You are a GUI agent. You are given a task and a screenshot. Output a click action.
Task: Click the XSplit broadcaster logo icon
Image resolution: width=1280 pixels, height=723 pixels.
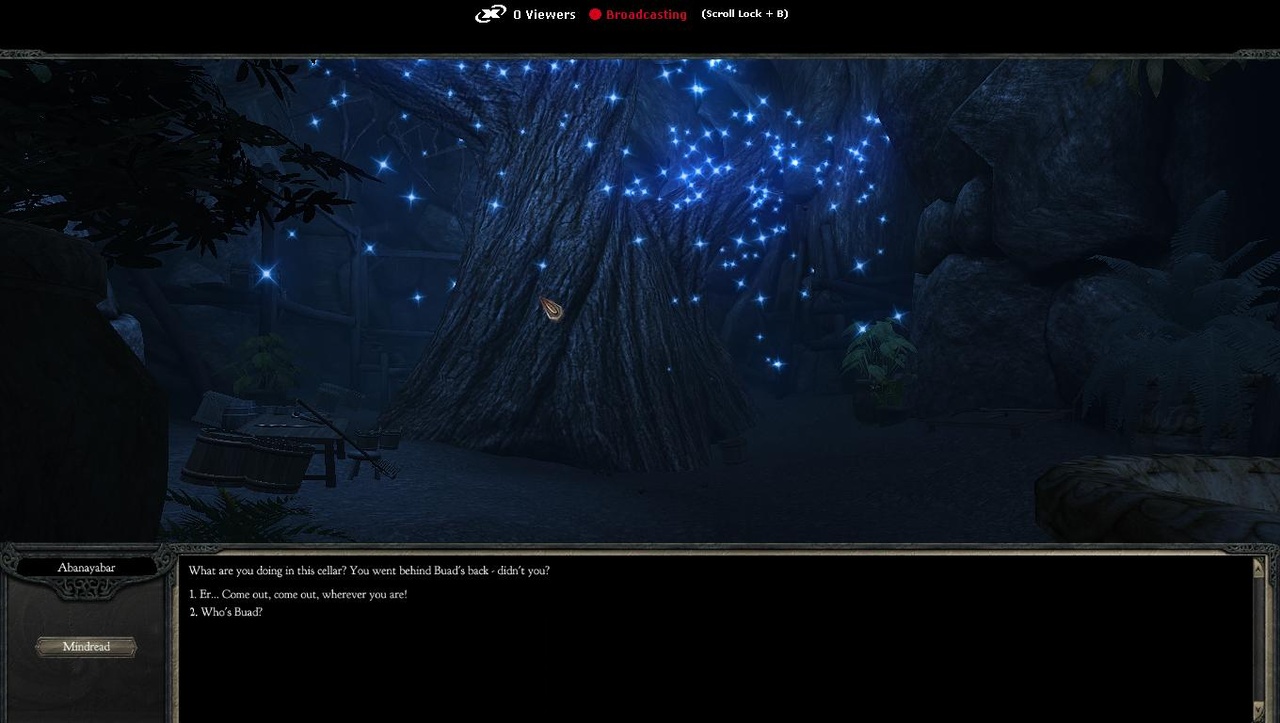pos(489,14)
